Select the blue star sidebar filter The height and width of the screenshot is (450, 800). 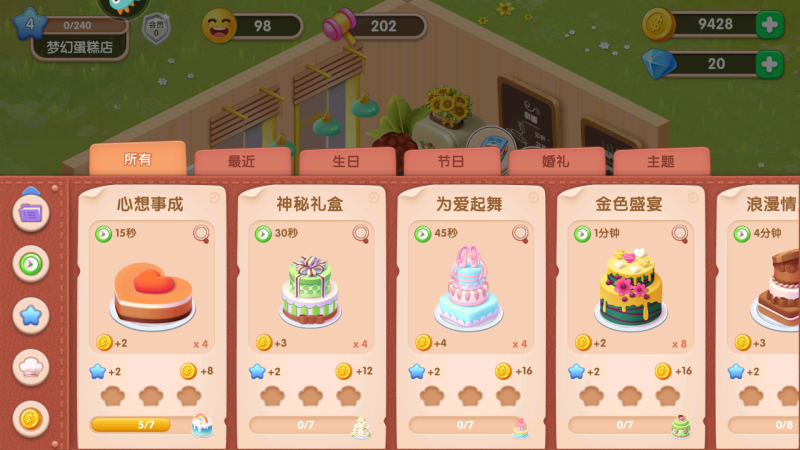pyautogui.click(x=31, y=315)
